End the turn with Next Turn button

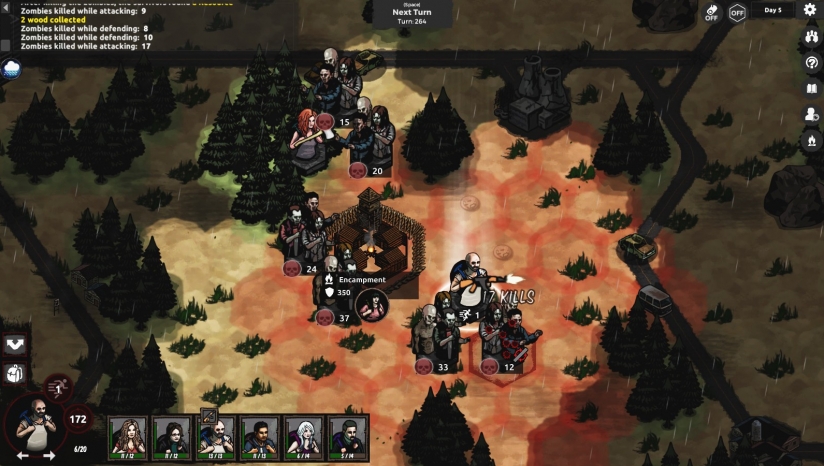point(412,12)
